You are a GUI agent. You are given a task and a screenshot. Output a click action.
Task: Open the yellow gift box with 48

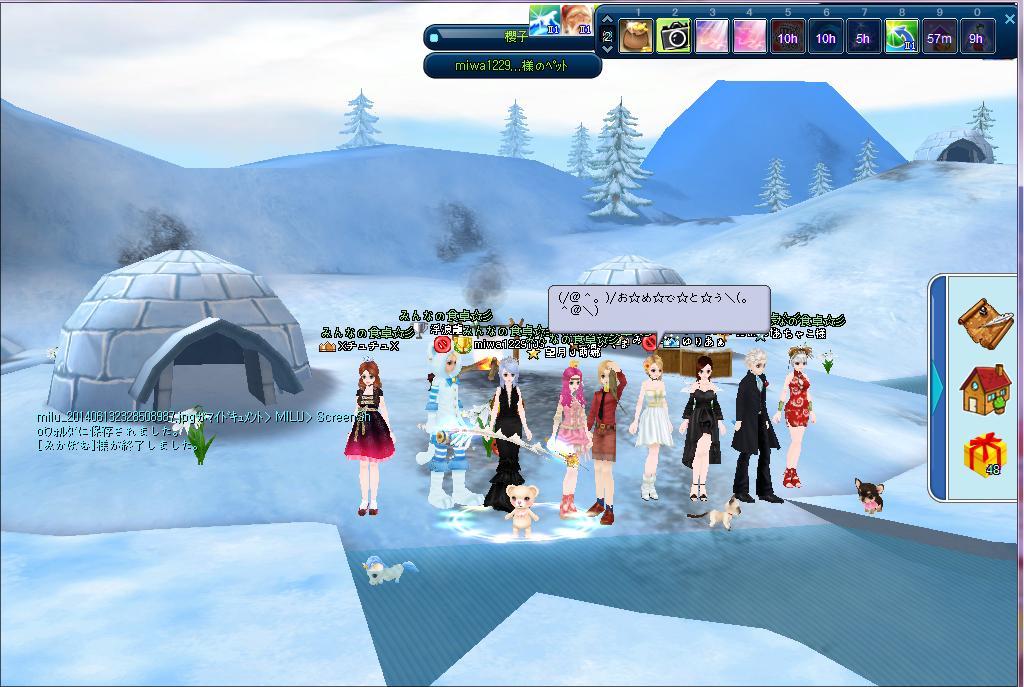tap(985, 456)
